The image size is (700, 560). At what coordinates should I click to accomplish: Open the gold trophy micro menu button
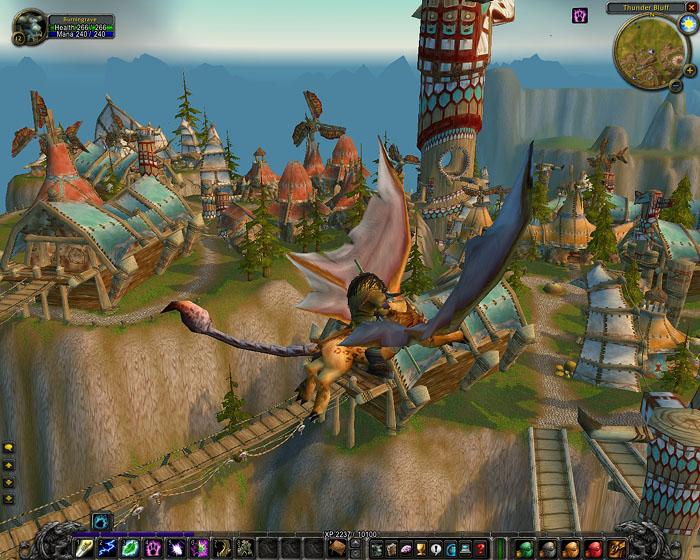point(422,548)
